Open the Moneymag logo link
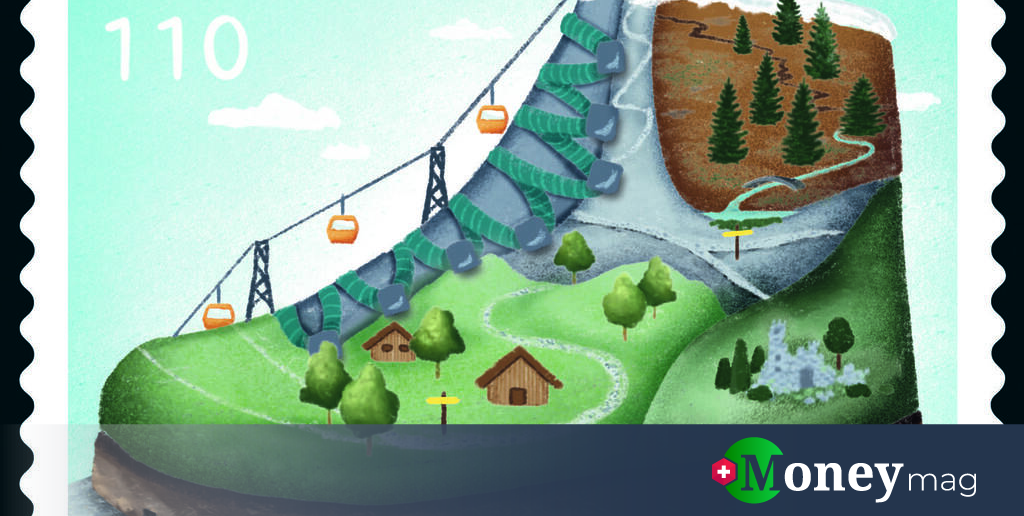The height and width of the screenshot is (516, 1024). (843, 472)
